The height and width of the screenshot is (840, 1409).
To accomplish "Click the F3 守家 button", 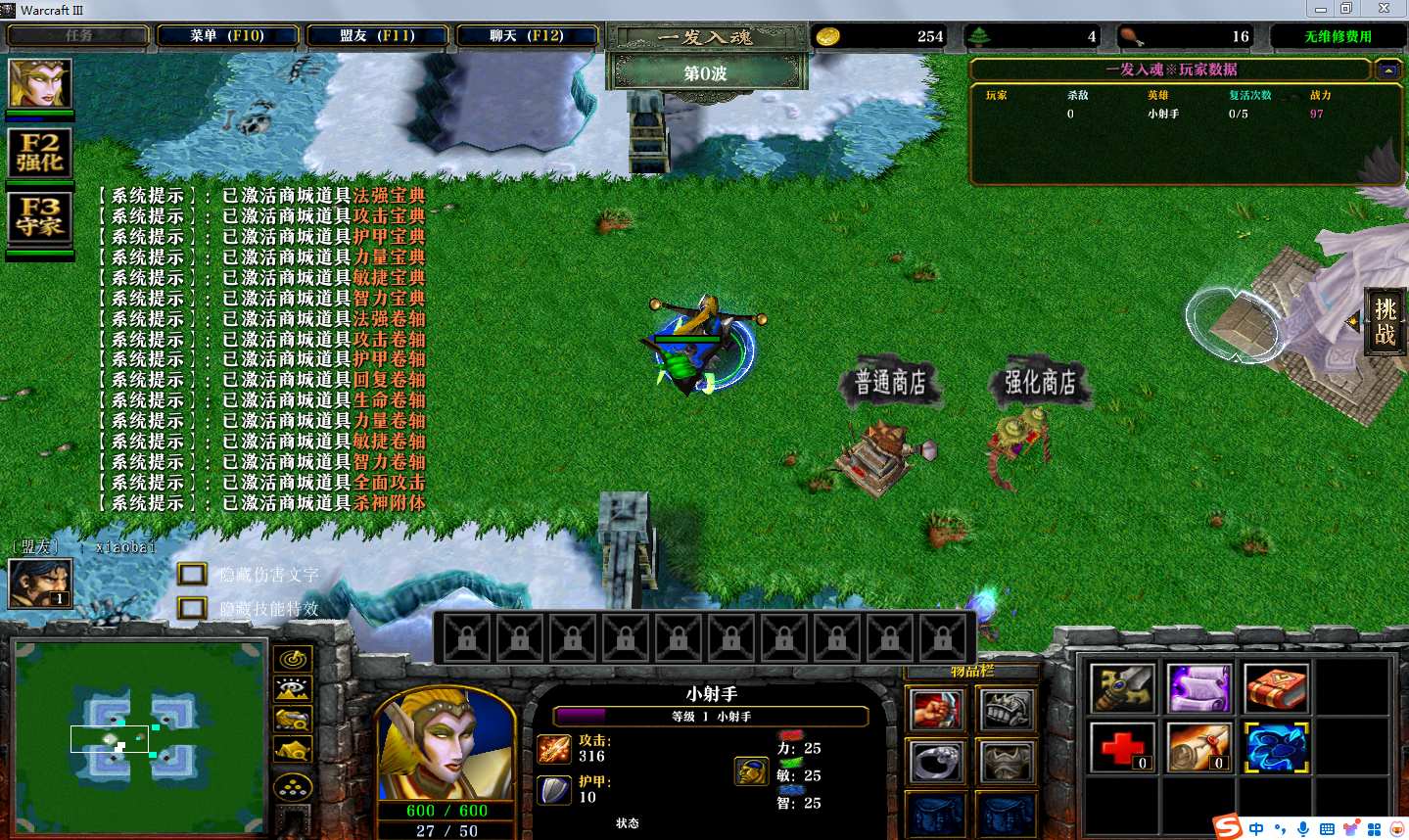I will click(40, 216).
